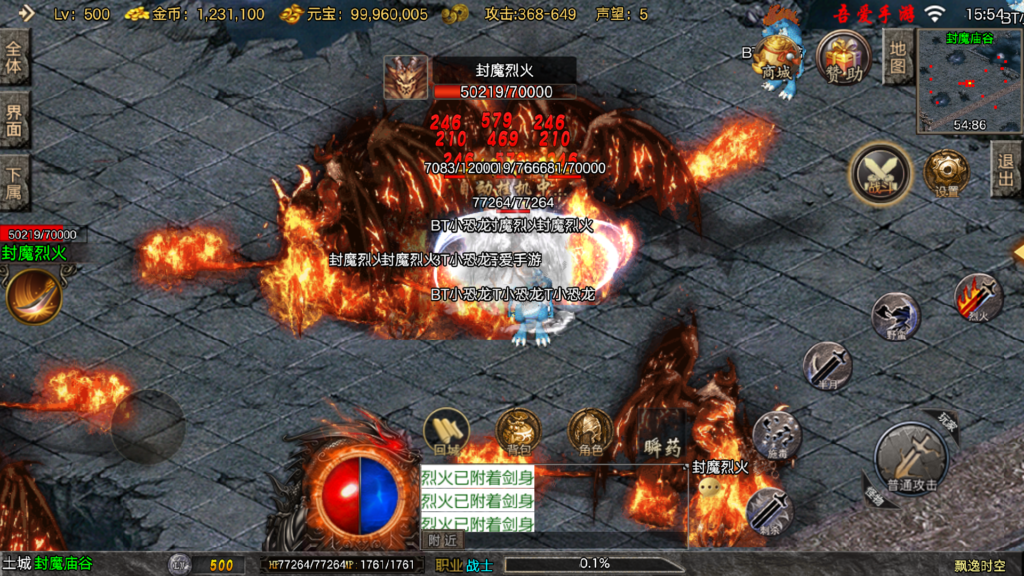The height and width of the screenshot is (576, 1024).
Task: Toggle the 战斗 crossed-swords combat mode
Action: coord(880,174)
